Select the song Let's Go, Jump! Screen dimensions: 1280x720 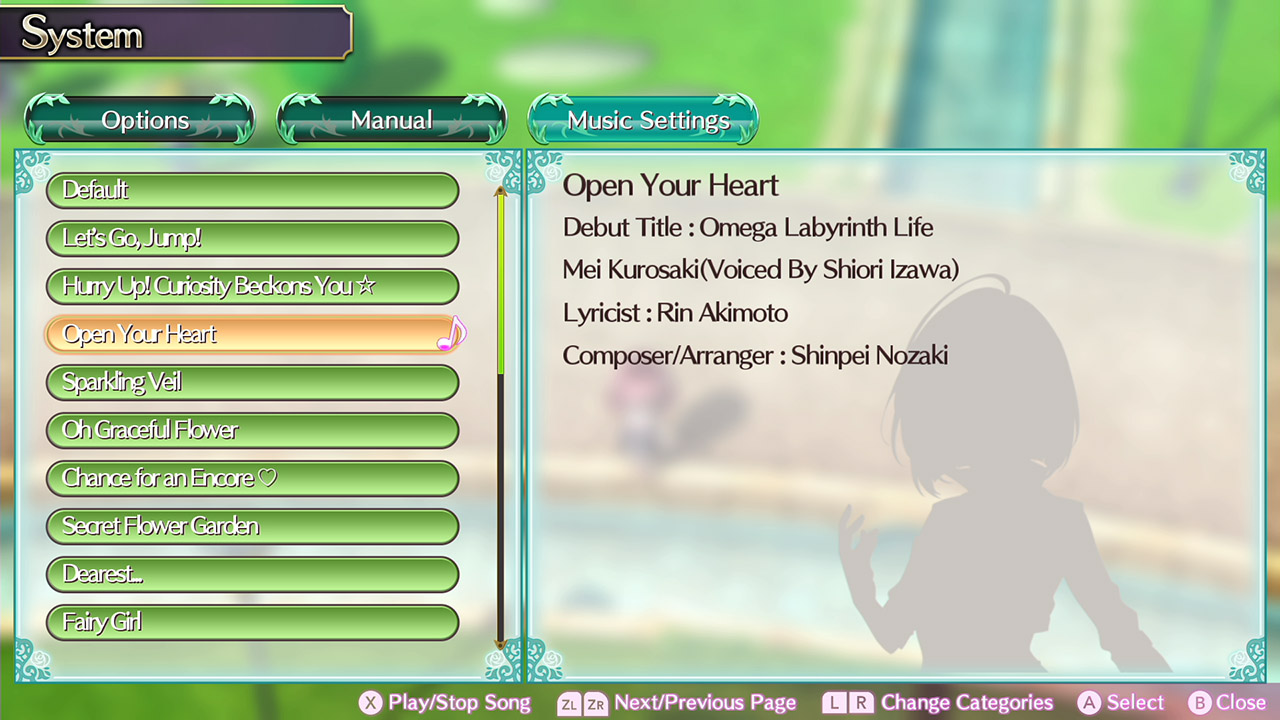point(252,238)
